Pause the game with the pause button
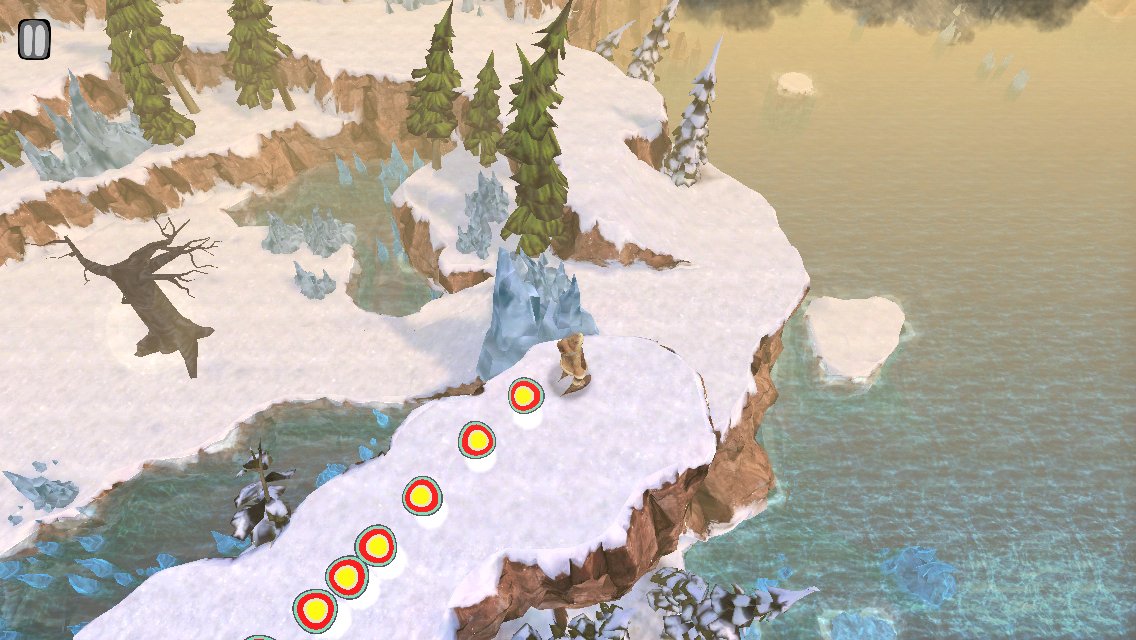 coord(34,40)
